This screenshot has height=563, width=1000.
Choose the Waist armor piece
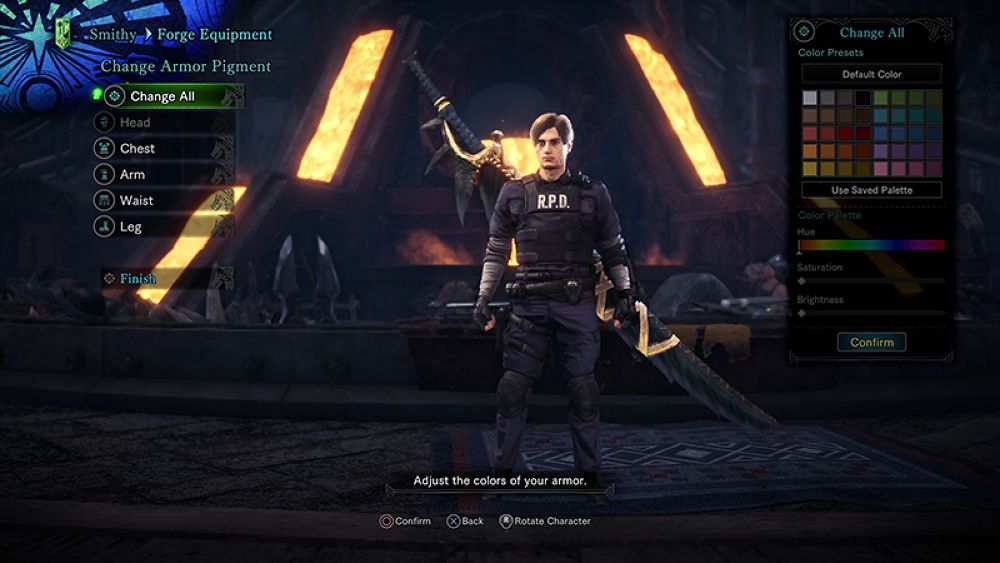coord(136,201)
